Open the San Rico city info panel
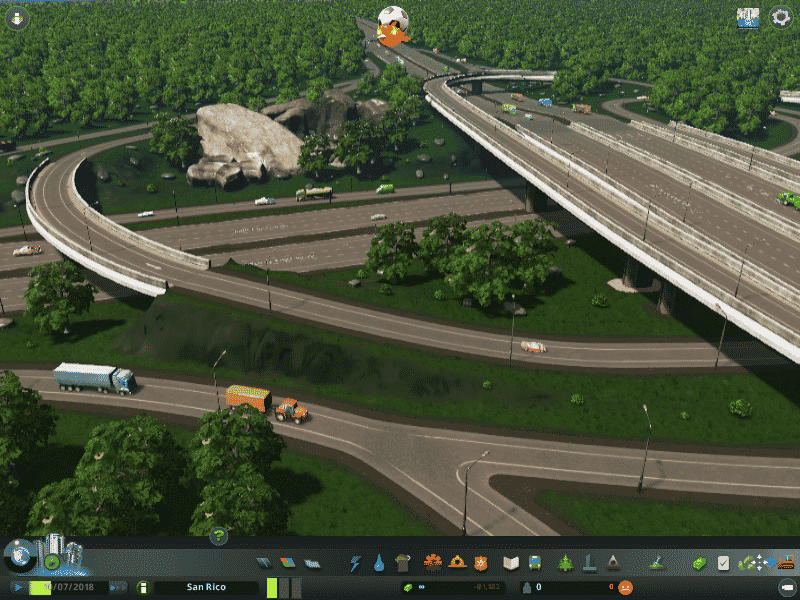Image resolution: width=800 pixels, height=600 pixels. pyautogui.click(x=206, y=588)
